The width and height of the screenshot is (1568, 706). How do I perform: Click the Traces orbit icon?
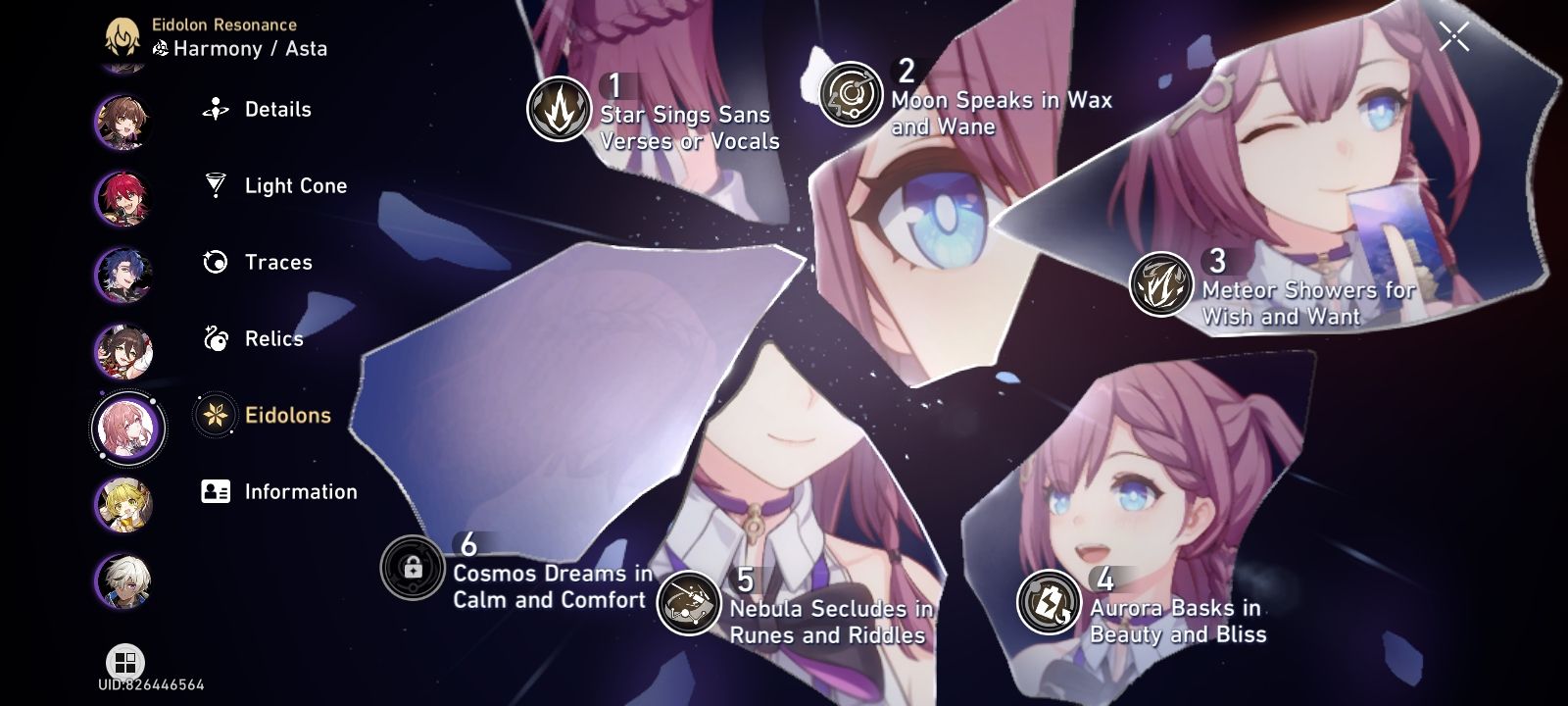click(x=213, y=262)
